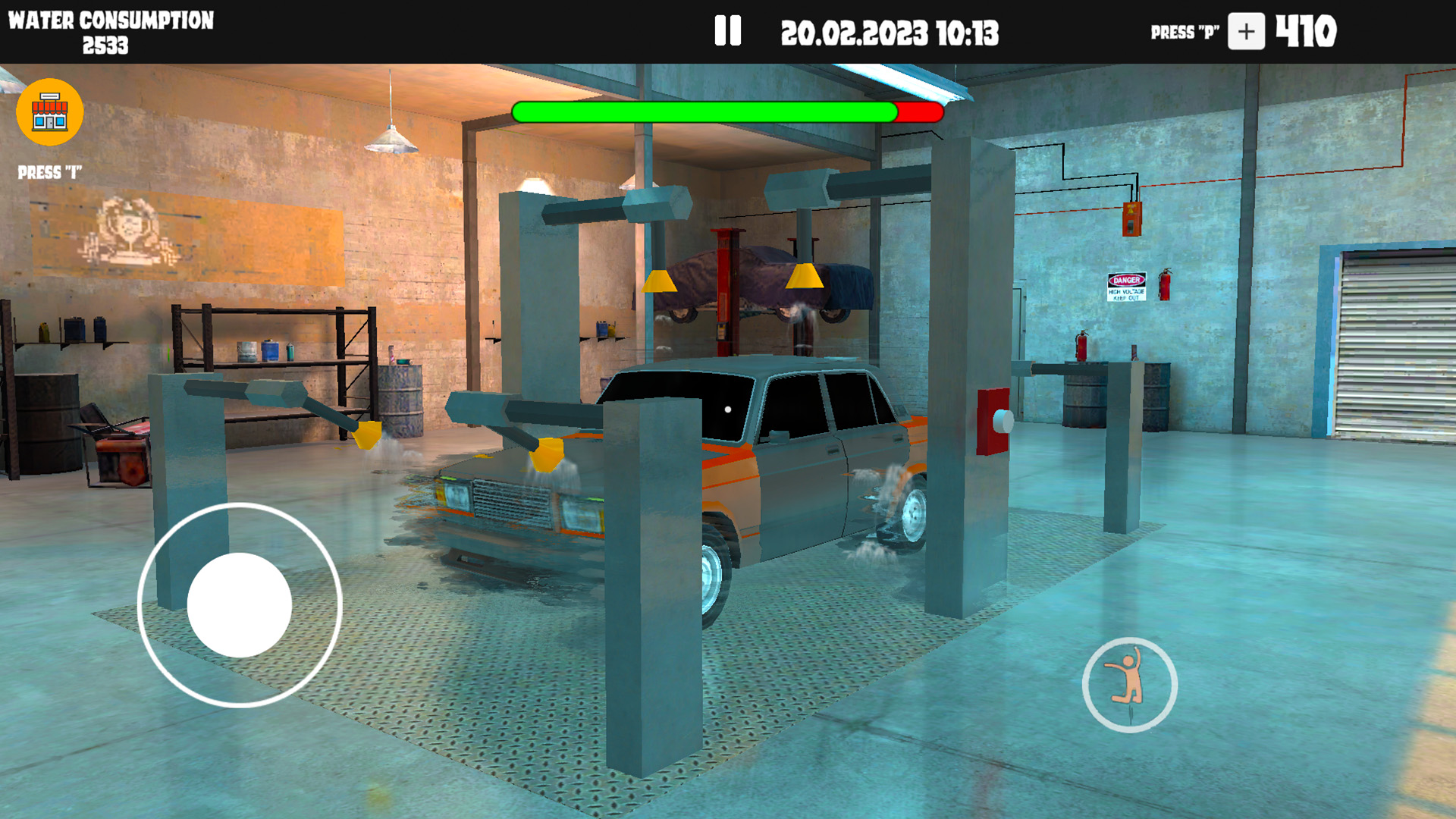Tap the electrical breaker box on the wall
Viewport: 1456px width, 819px height.
(1131, 220)
